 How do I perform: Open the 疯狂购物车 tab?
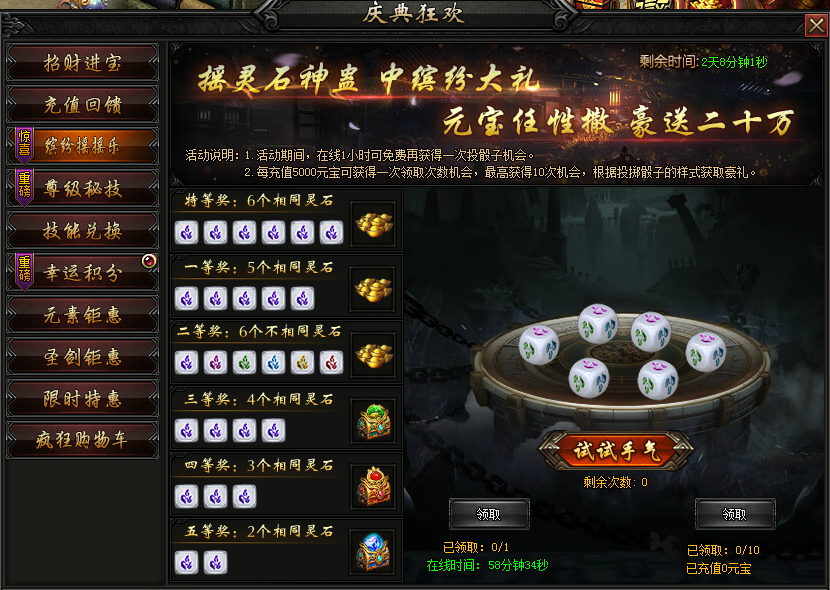click(83, 440)
